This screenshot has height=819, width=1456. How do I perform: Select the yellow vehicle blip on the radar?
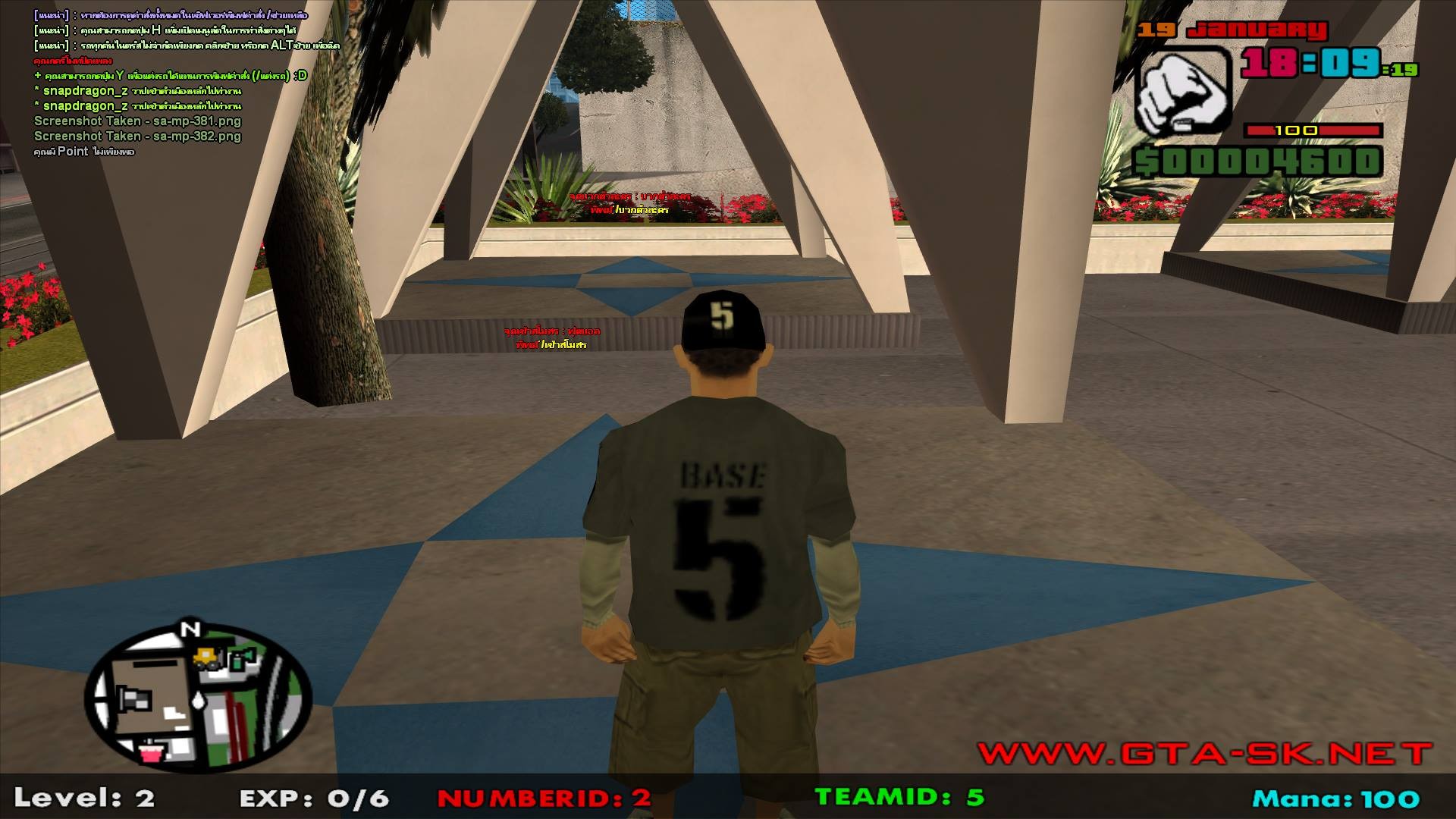coord(206,657)
